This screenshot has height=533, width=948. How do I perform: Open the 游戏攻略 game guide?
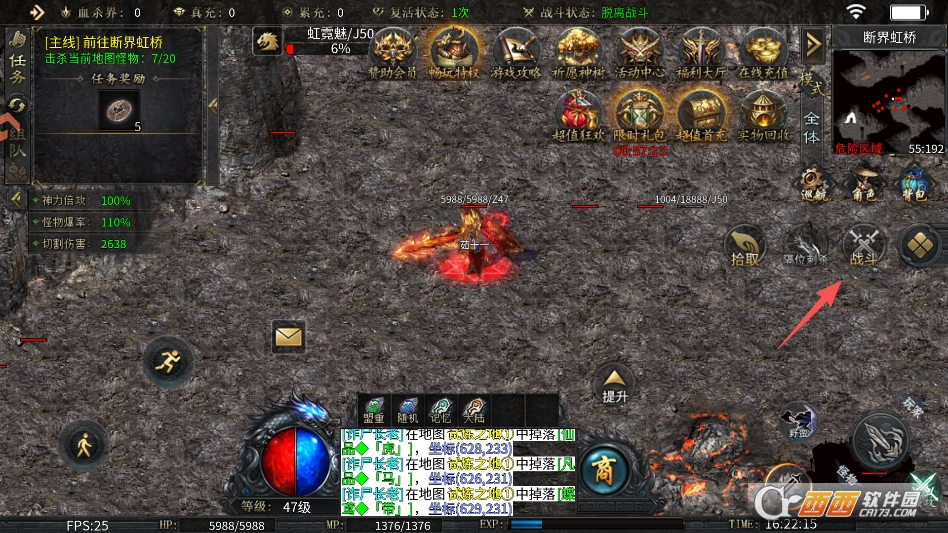(516, 51)
